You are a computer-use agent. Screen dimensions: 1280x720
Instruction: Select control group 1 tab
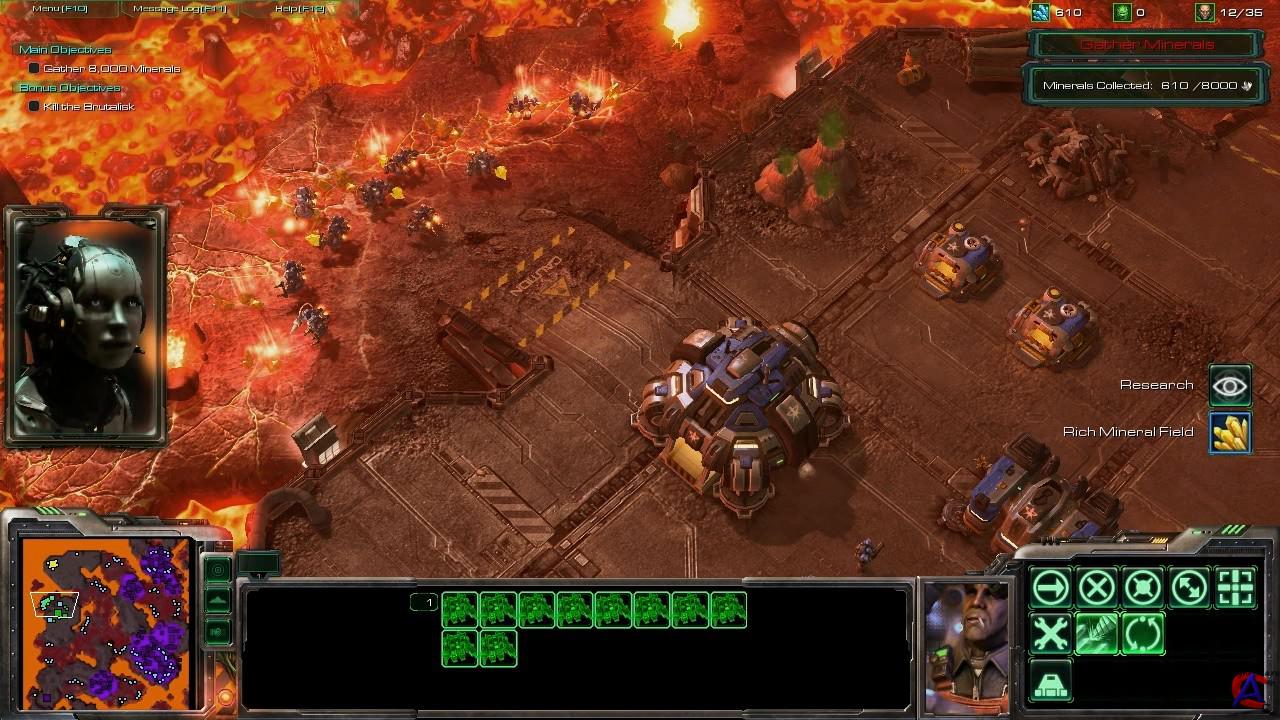click(425, 602)
